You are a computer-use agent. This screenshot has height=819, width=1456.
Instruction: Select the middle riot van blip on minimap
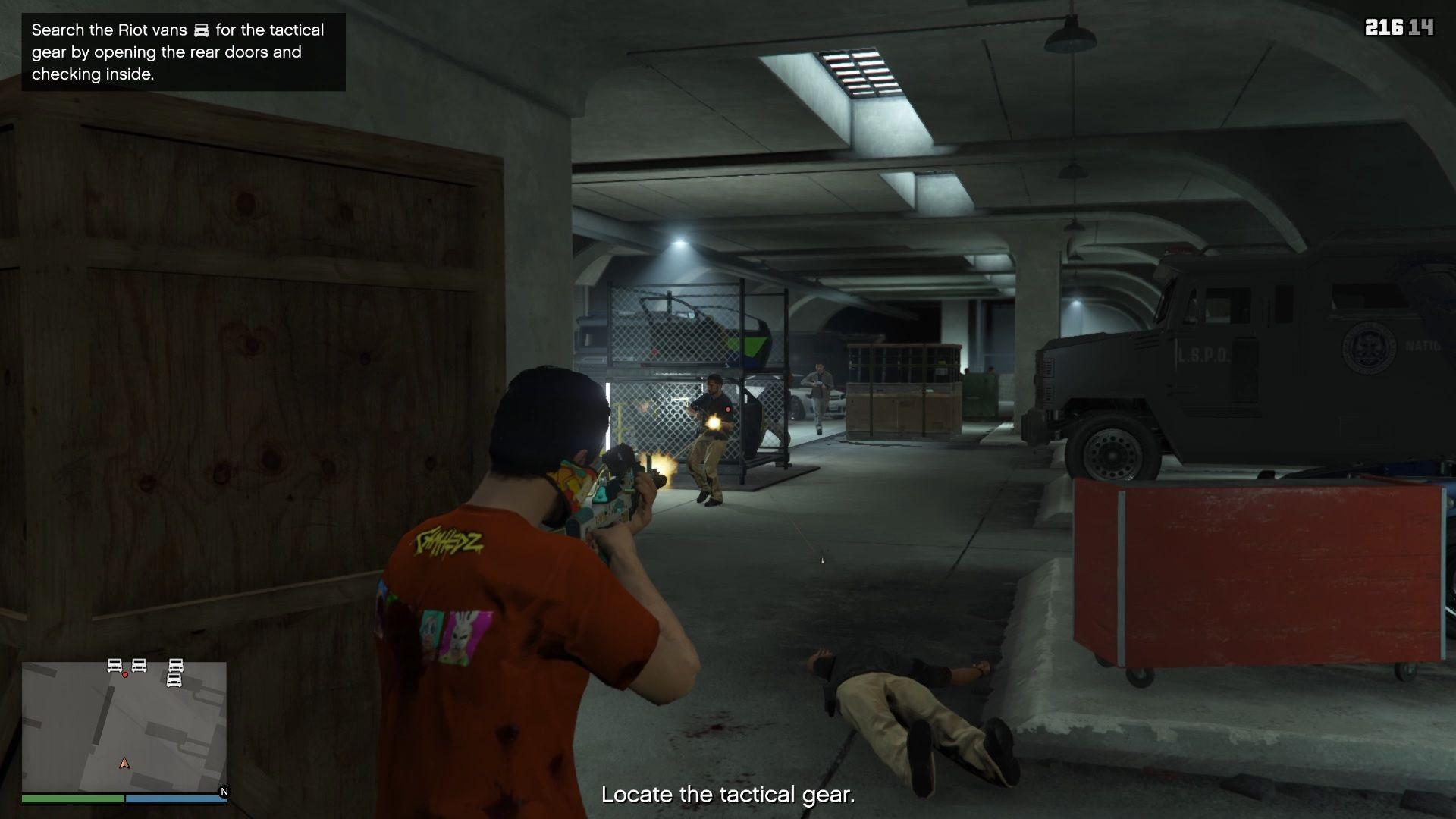click(x=139, y=667)
